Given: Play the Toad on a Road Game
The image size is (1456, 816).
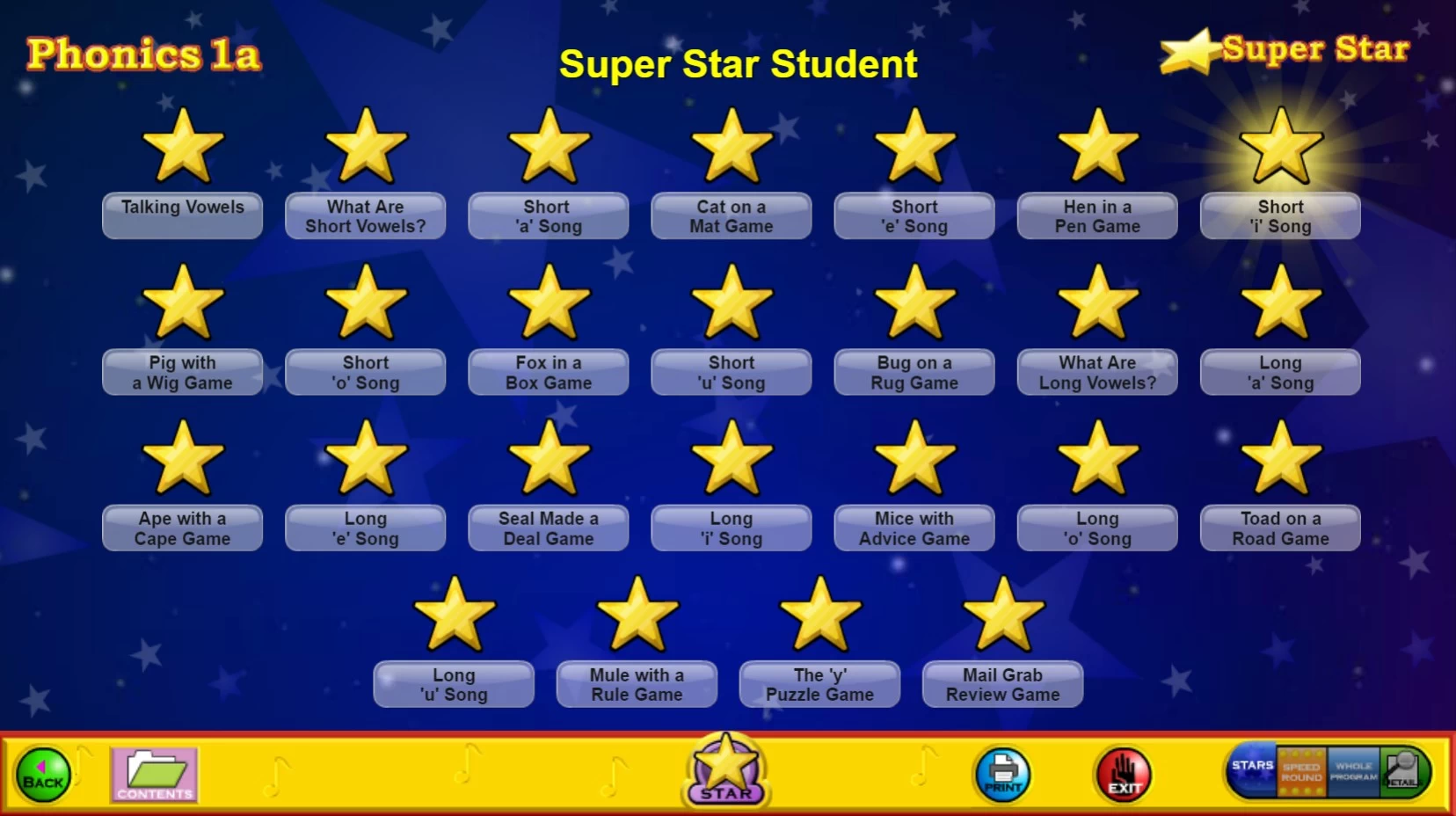Looking at the screenshot, I should 1280,528.
